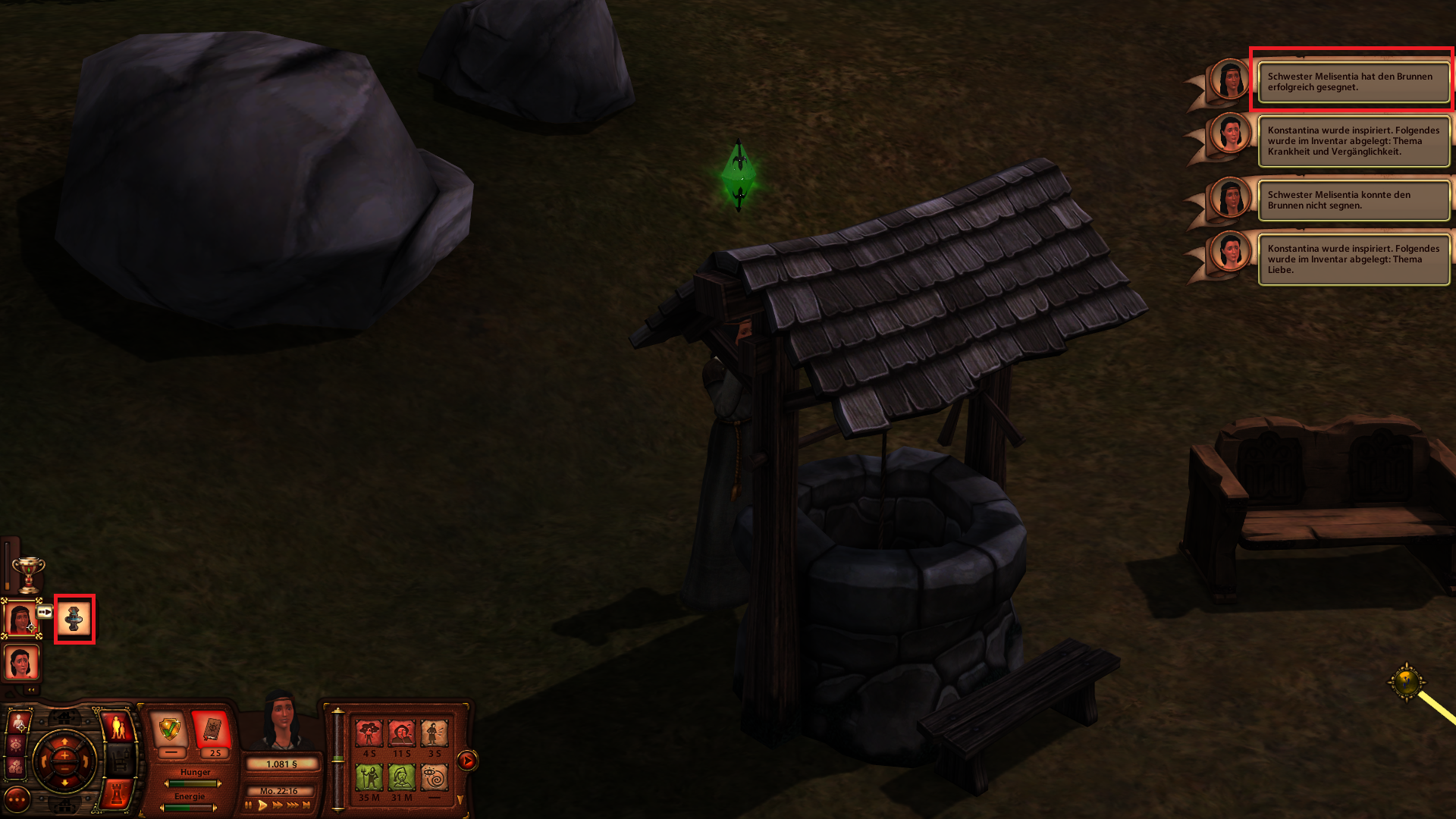1456x819 pixels.
Task: Open the 'Krankheit und Vergänglichkeit' inspiration notification
Action: click(1354, 141)
